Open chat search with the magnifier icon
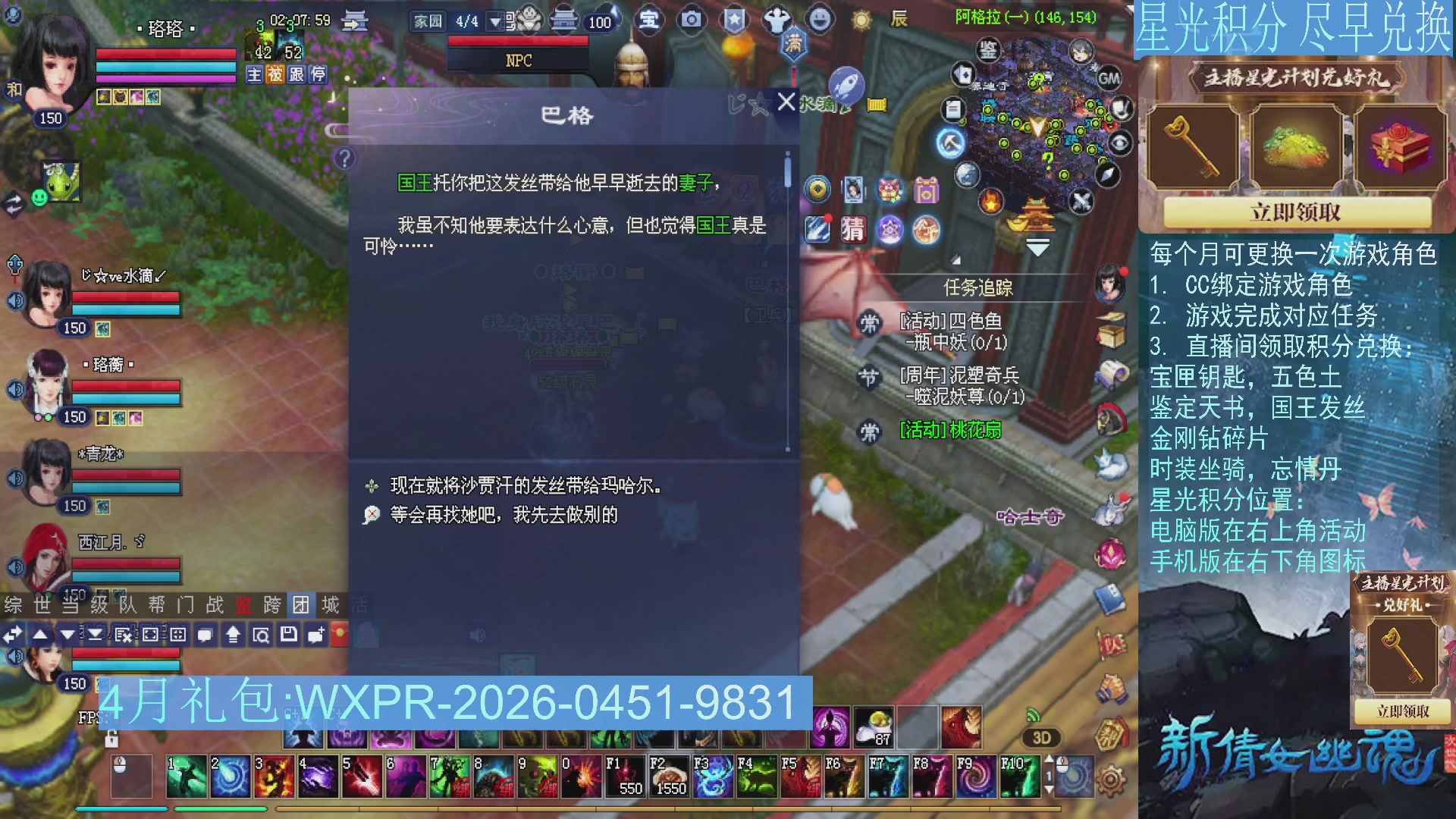Image resolution: width=1456 pixels, height=819 pixels. click(261, 634)
